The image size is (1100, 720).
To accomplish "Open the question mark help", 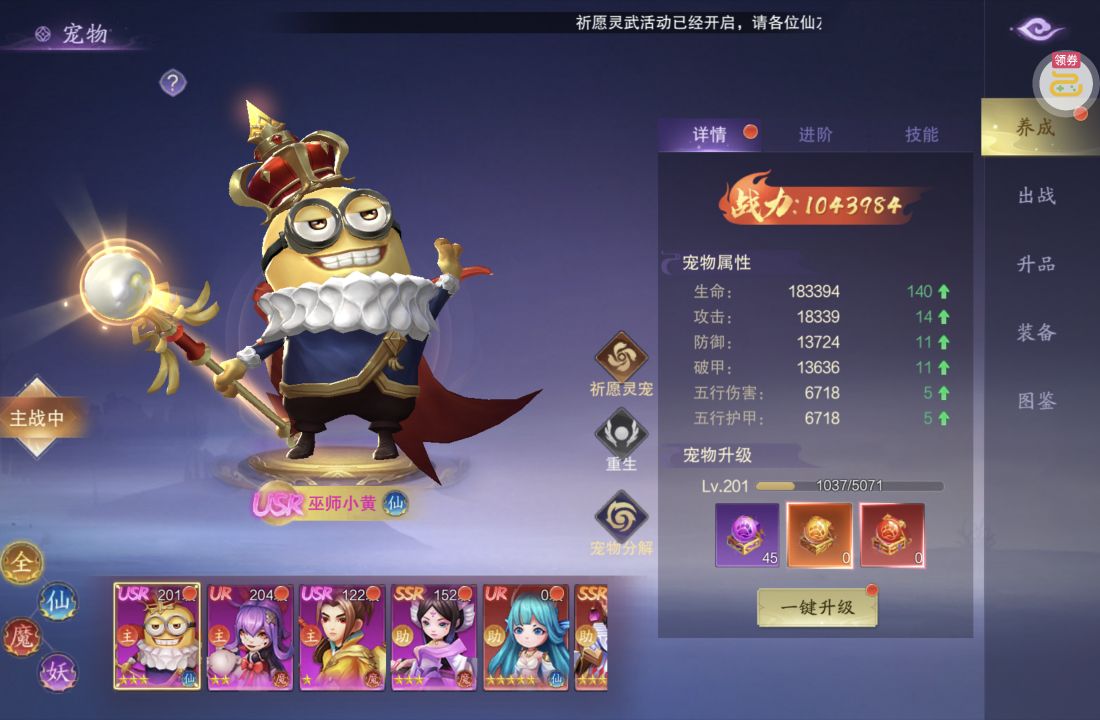I will click(x=173, y=83).
